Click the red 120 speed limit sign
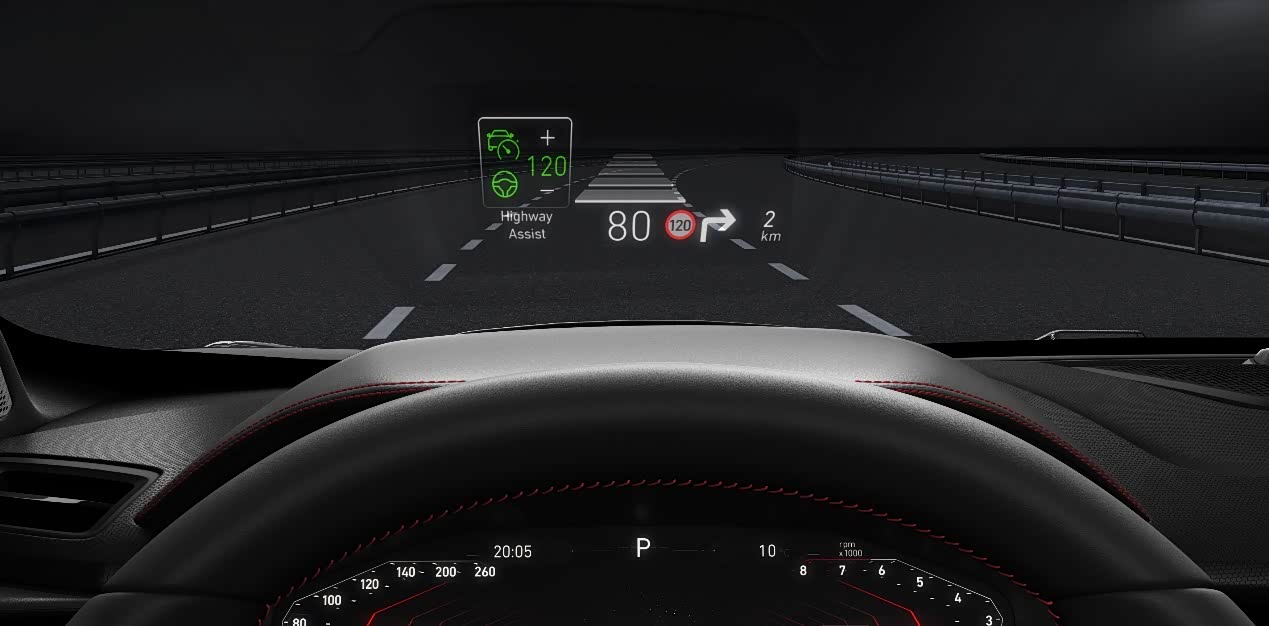 click(680, 226)
